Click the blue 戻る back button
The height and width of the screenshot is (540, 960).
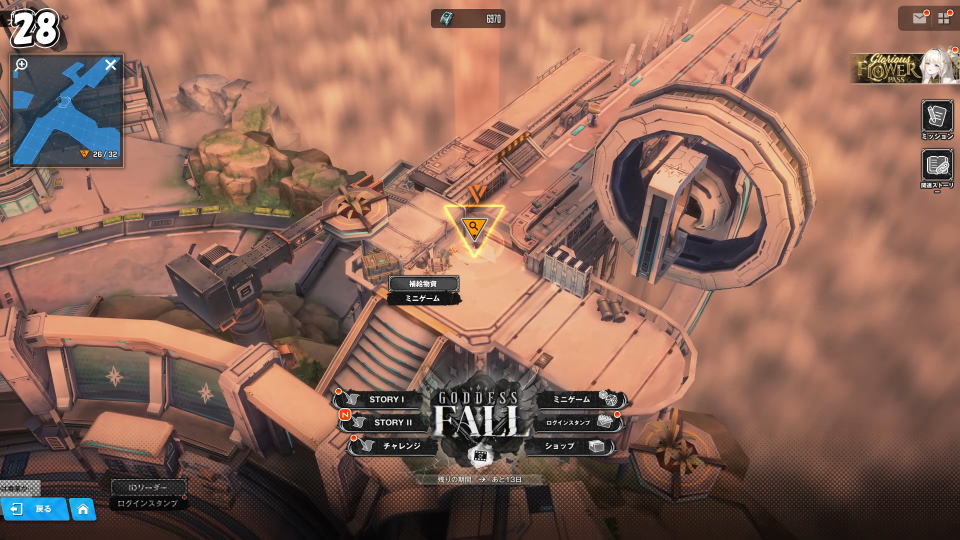(34, 509)
